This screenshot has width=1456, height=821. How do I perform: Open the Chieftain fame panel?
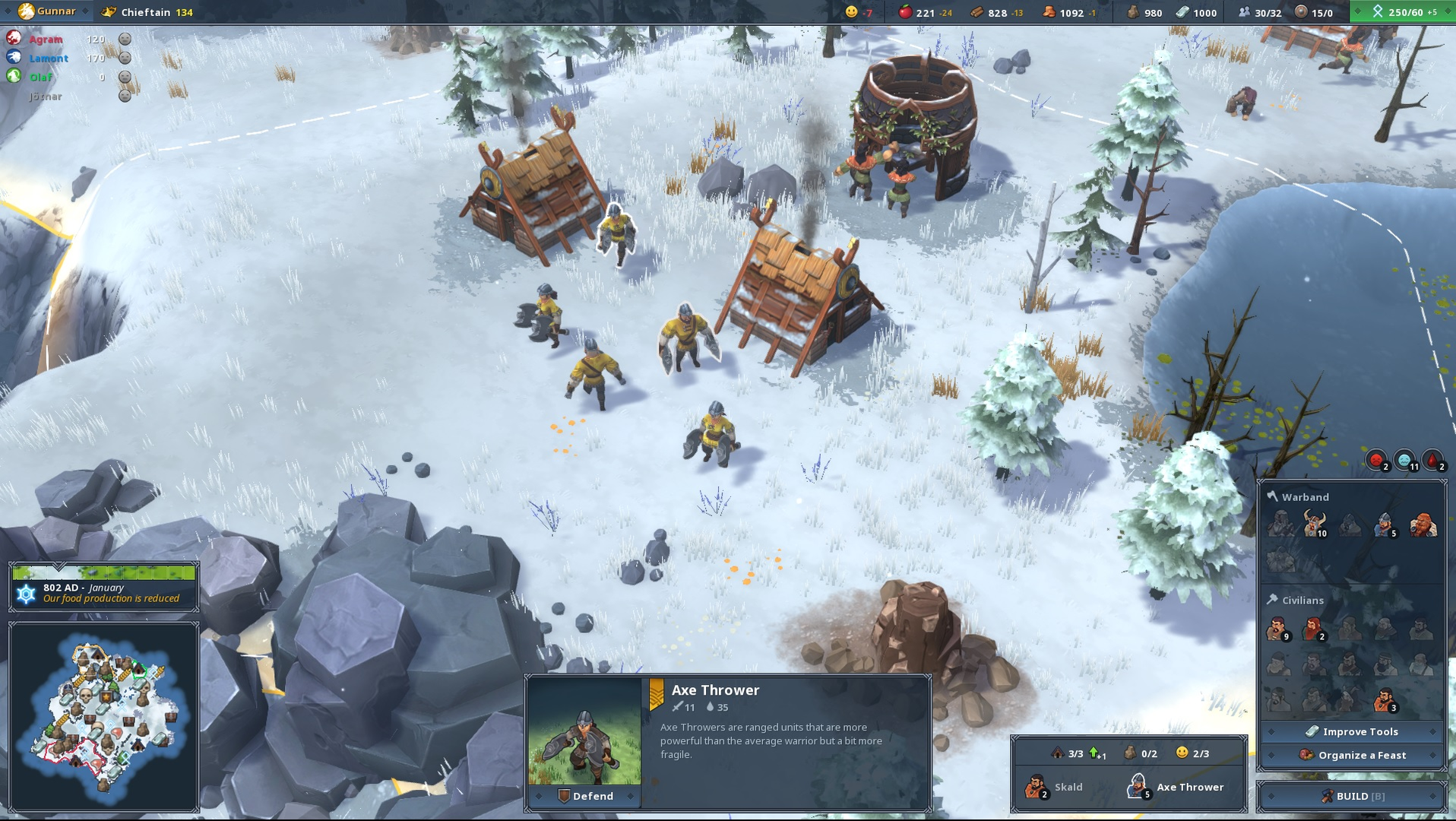[148, 12]
